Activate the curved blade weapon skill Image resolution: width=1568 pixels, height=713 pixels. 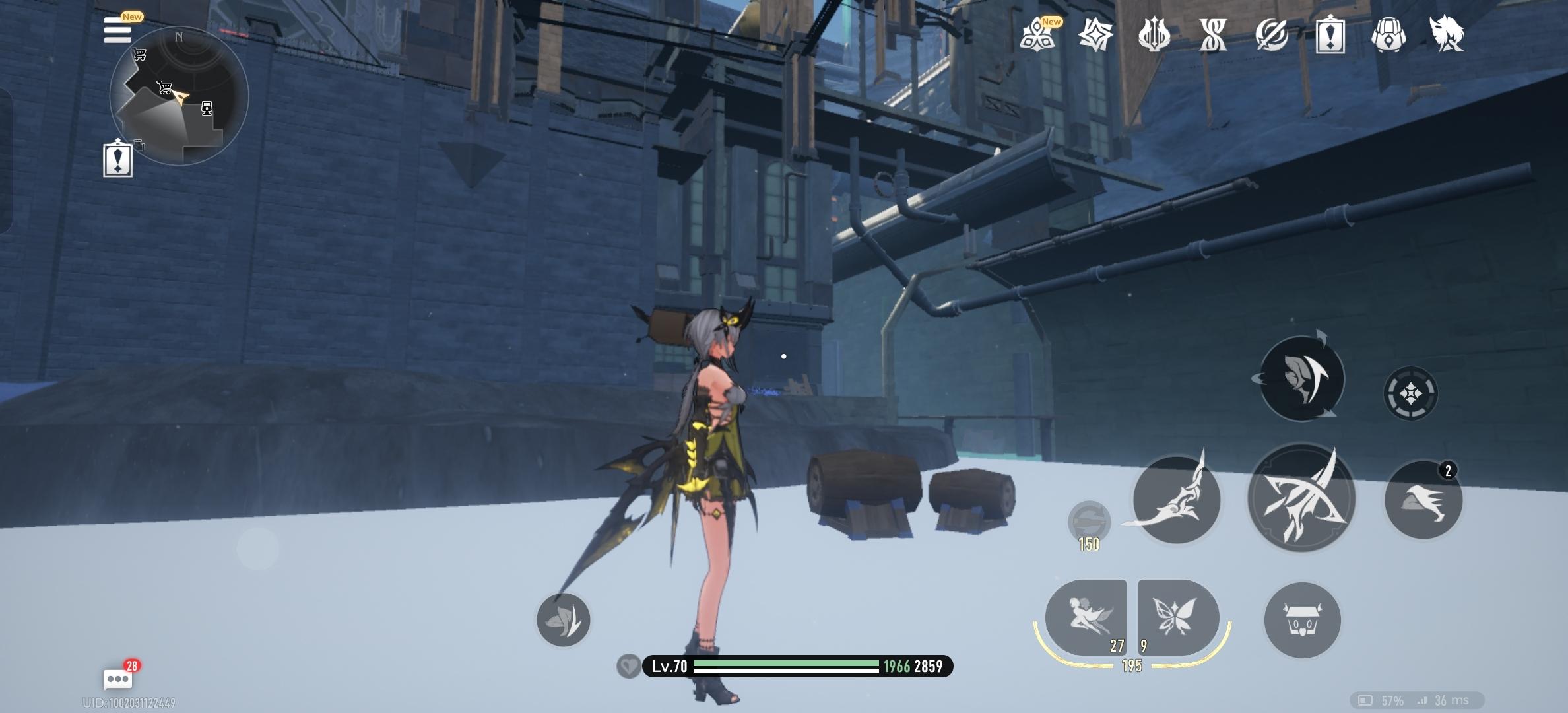pos(1176,500)
